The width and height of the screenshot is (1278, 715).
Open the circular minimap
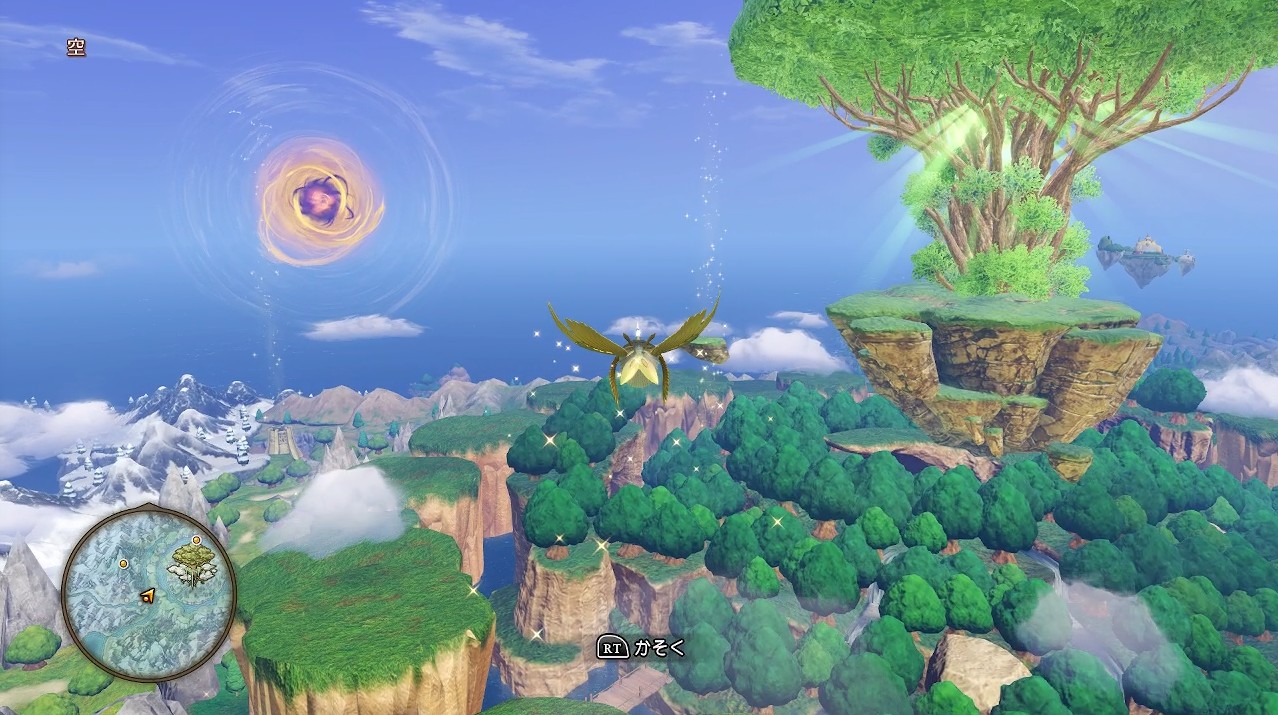[x=148, y=594]
